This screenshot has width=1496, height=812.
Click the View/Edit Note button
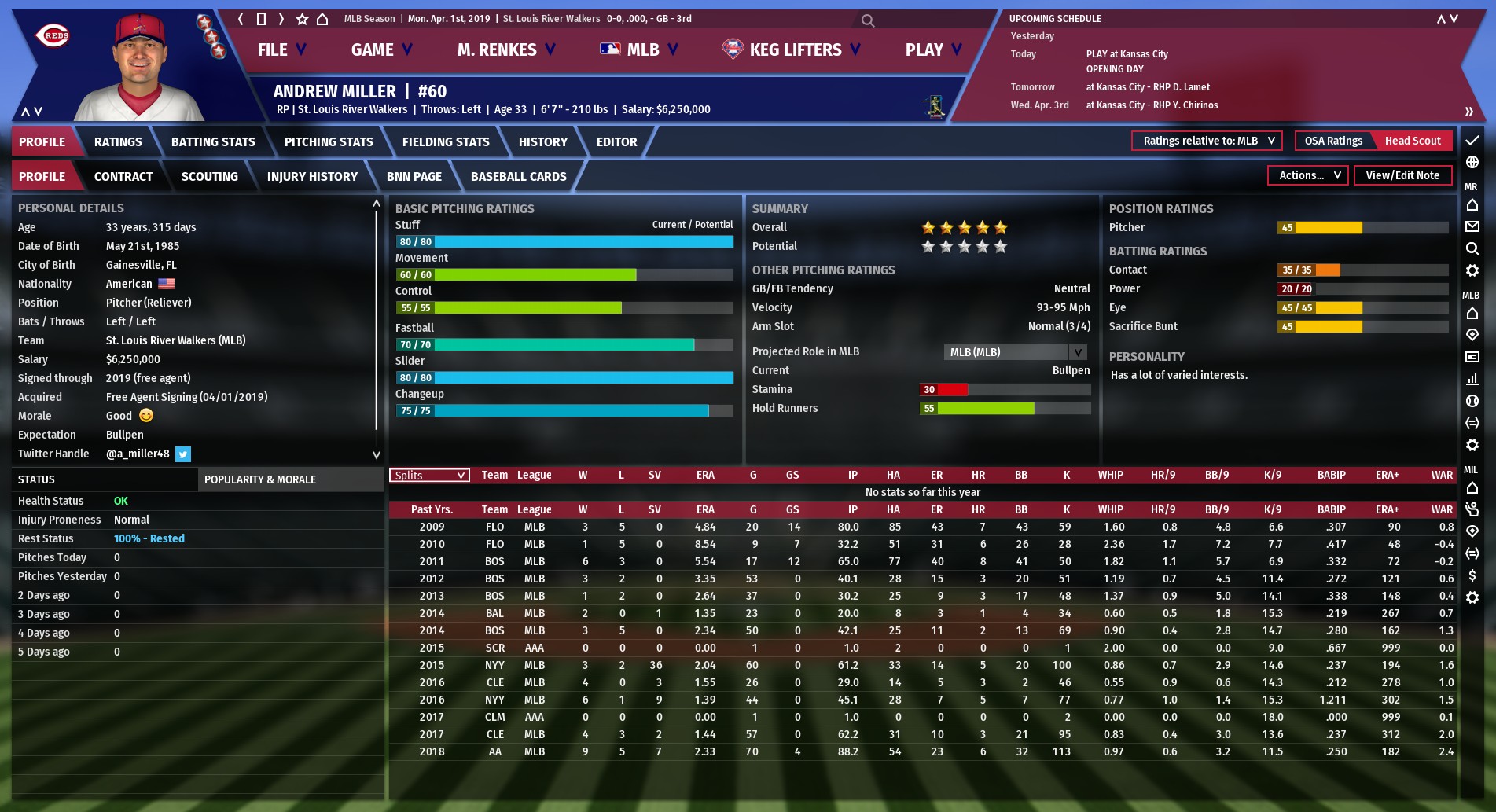click(x=1402, y=176)
